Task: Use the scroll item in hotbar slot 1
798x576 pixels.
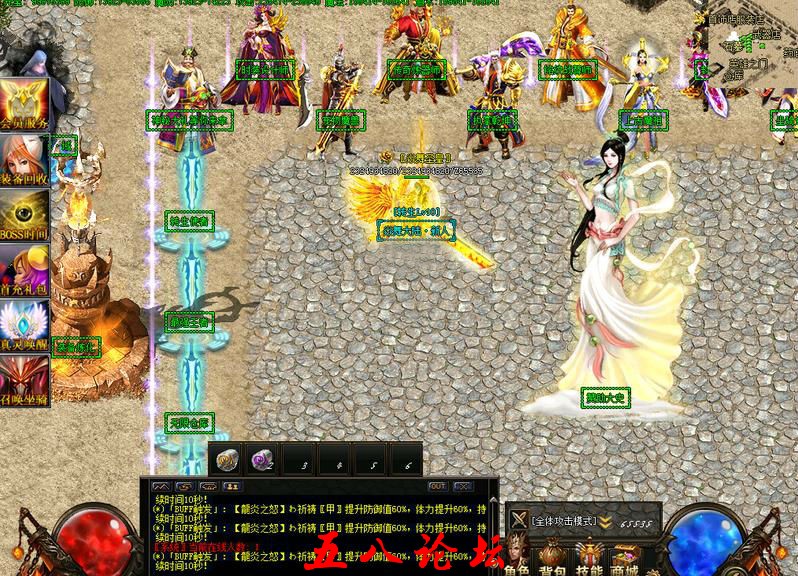Action: 227,459
